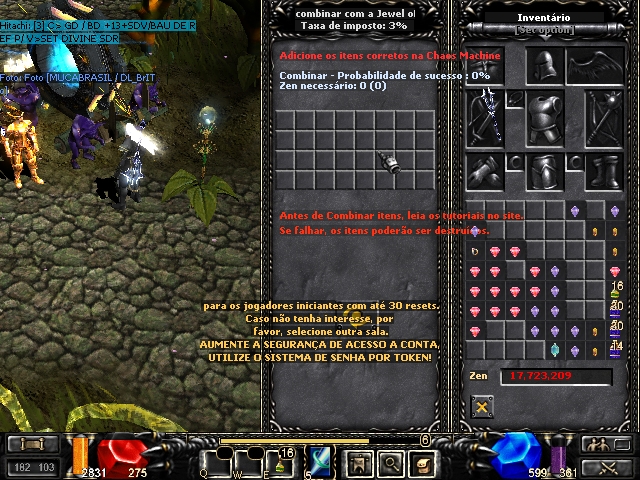Open the scroll quest button on bottom bar
Viewport: 640px width, 480px height.
(x=424, y=462)
